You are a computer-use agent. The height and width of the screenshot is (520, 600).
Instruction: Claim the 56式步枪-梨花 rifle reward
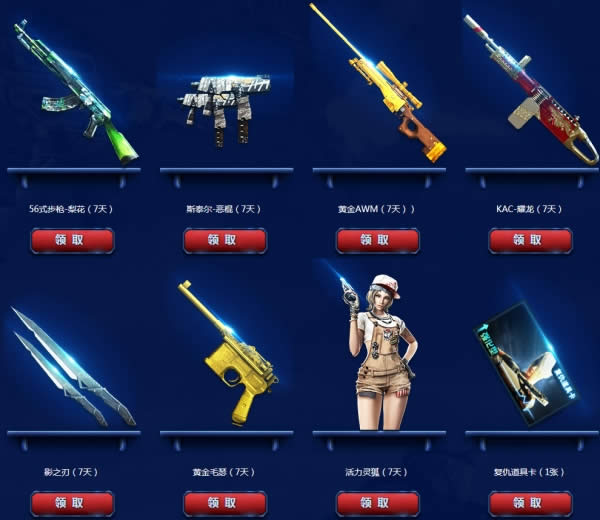[72, 241]
